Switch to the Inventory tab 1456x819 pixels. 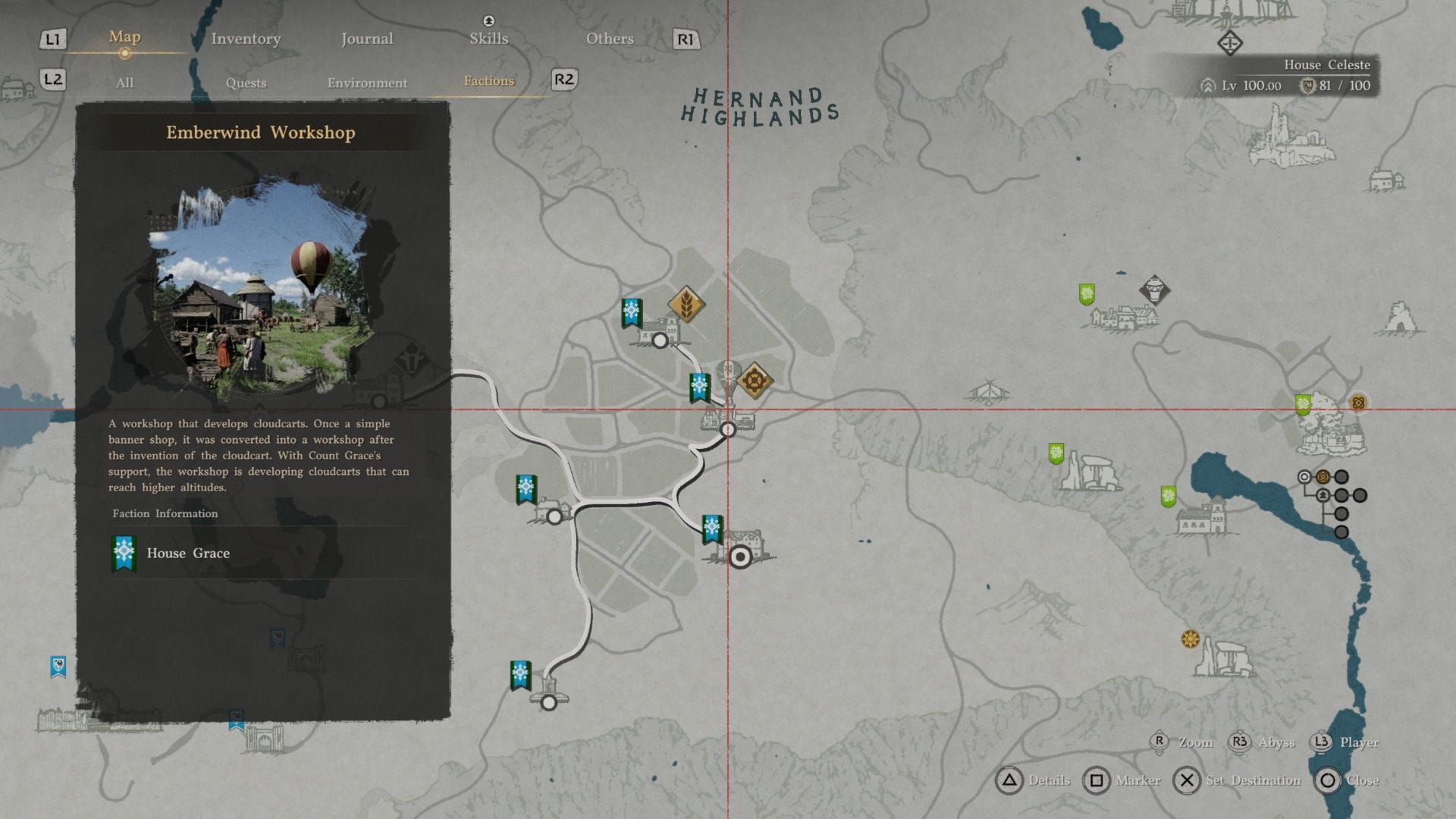[x=246, y=38]
